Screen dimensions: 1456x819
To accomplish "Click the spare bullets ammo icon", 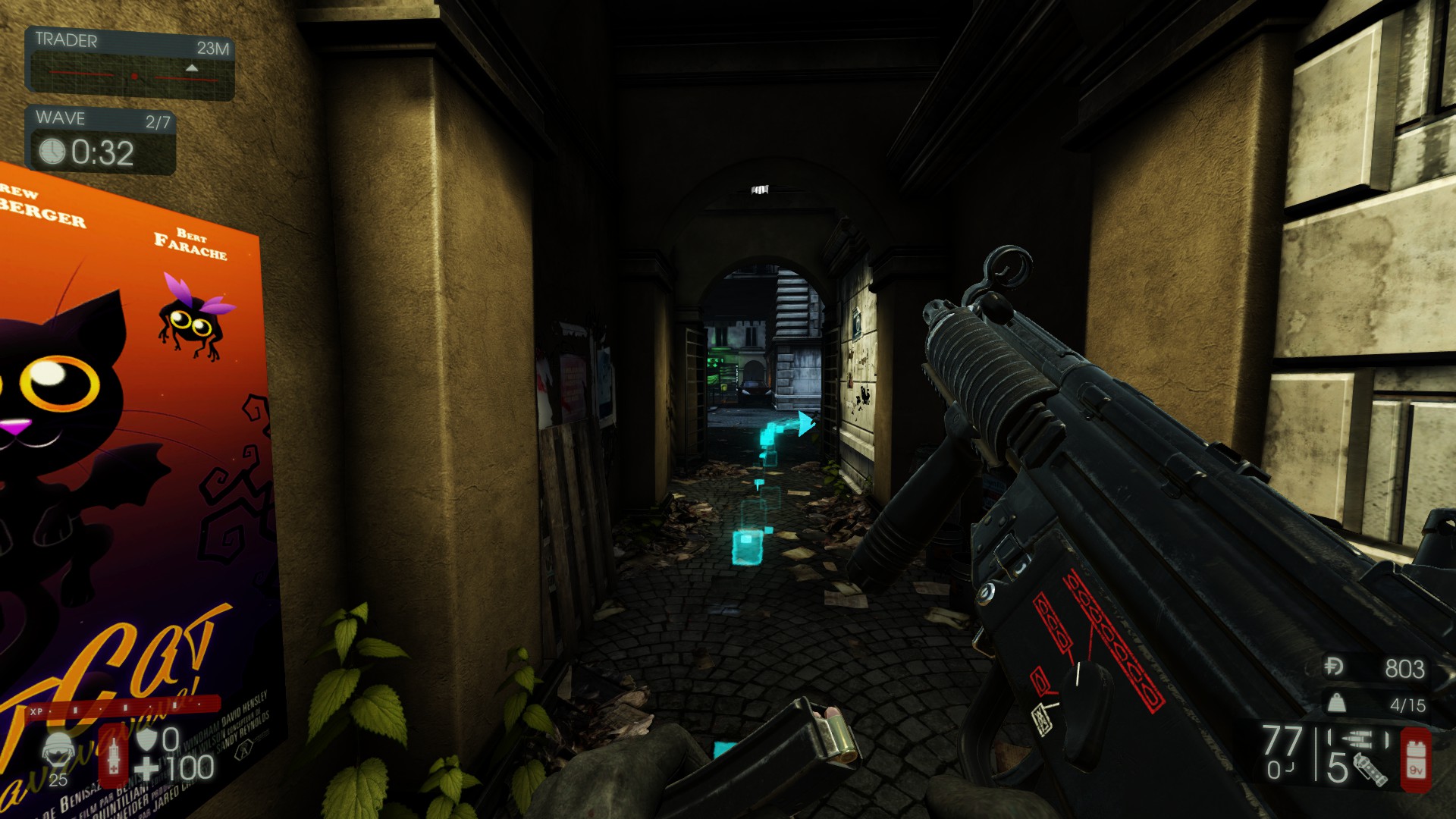I will click(x=1358, y=739).
